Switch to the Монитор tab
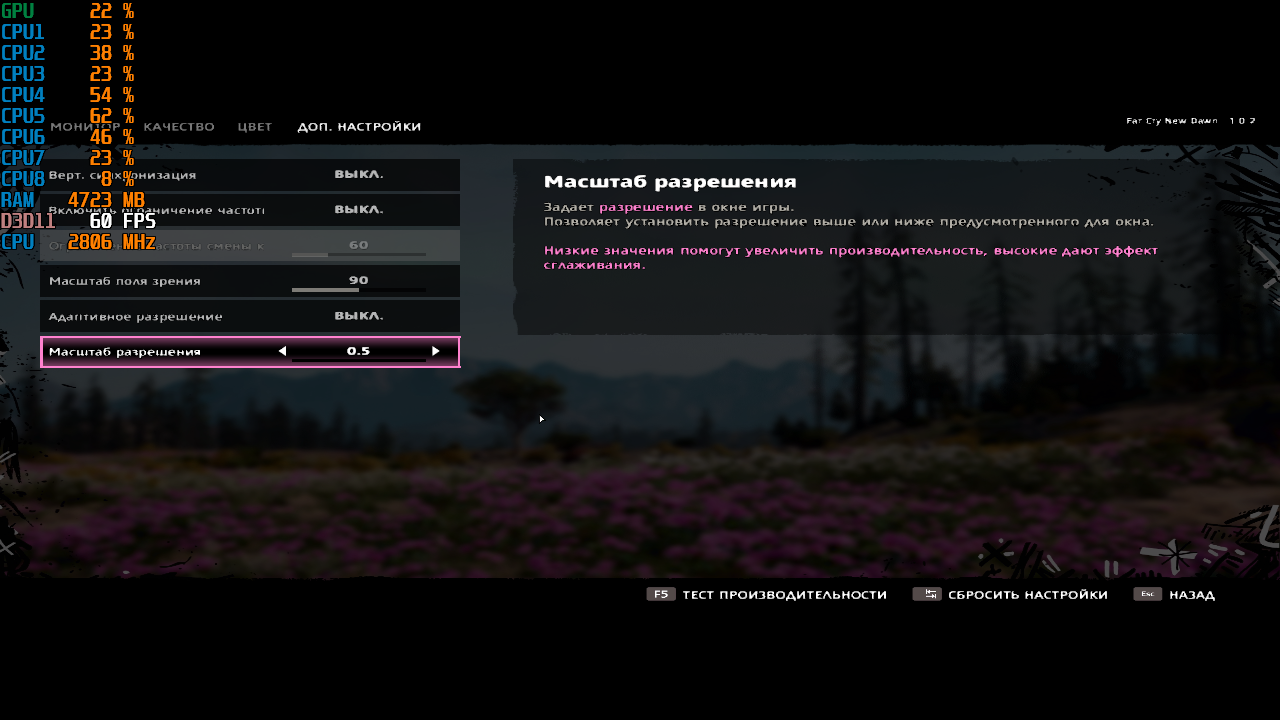Viewport: 1280px width, 720px height. pyautogui.click(x=85, y=127)
